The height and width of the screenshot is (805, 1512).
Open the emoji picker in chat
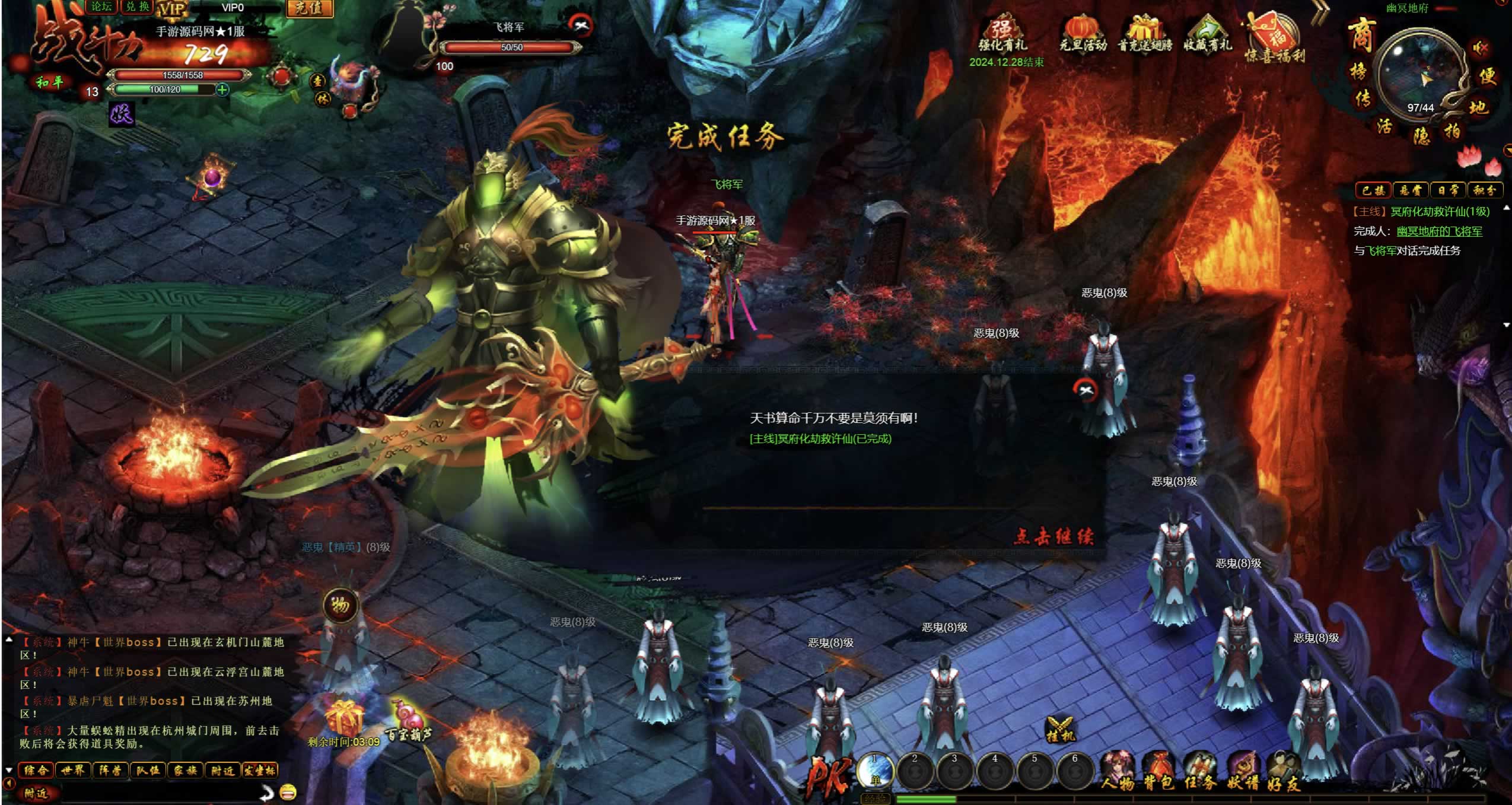click(x=288, y=792)
